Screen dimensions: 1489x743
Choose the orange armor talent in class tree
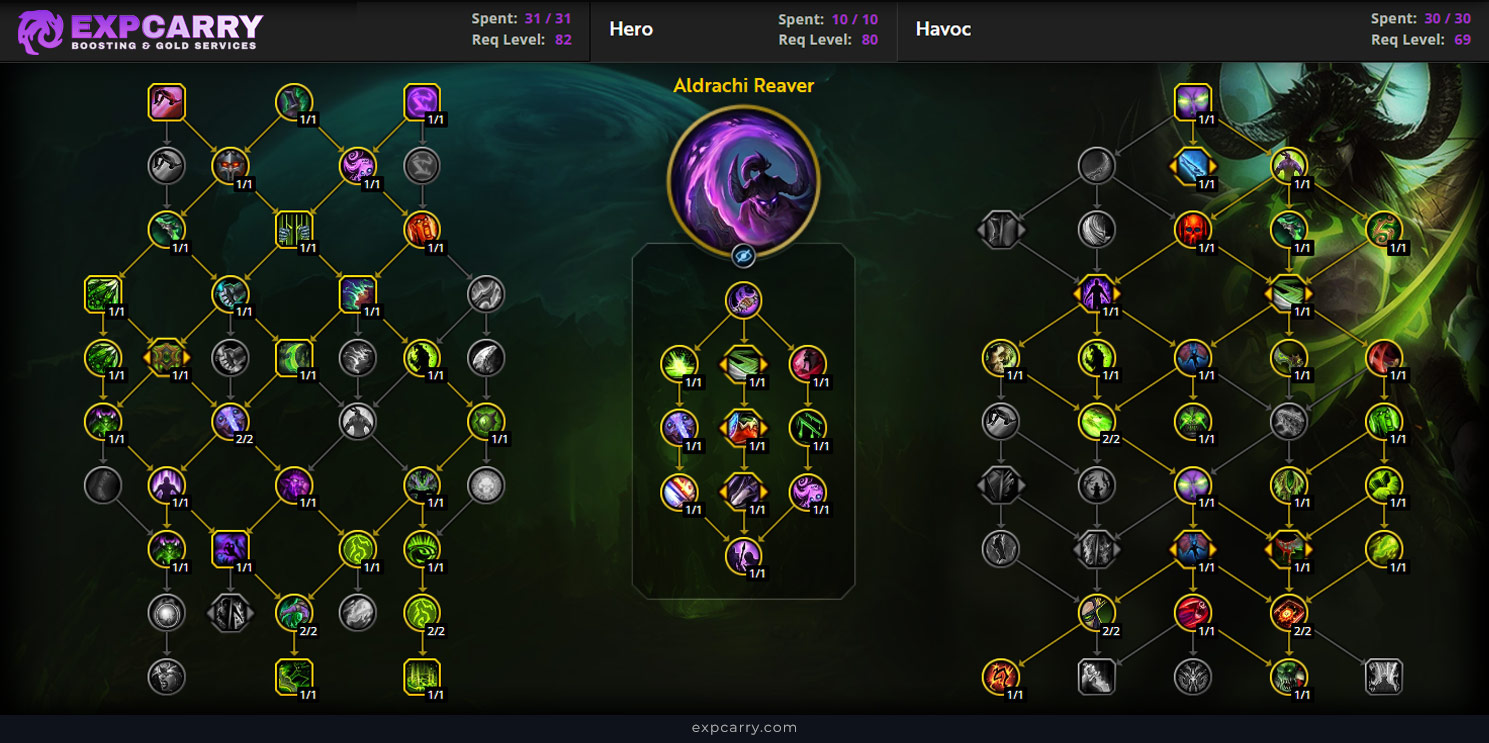coord(422,230)
